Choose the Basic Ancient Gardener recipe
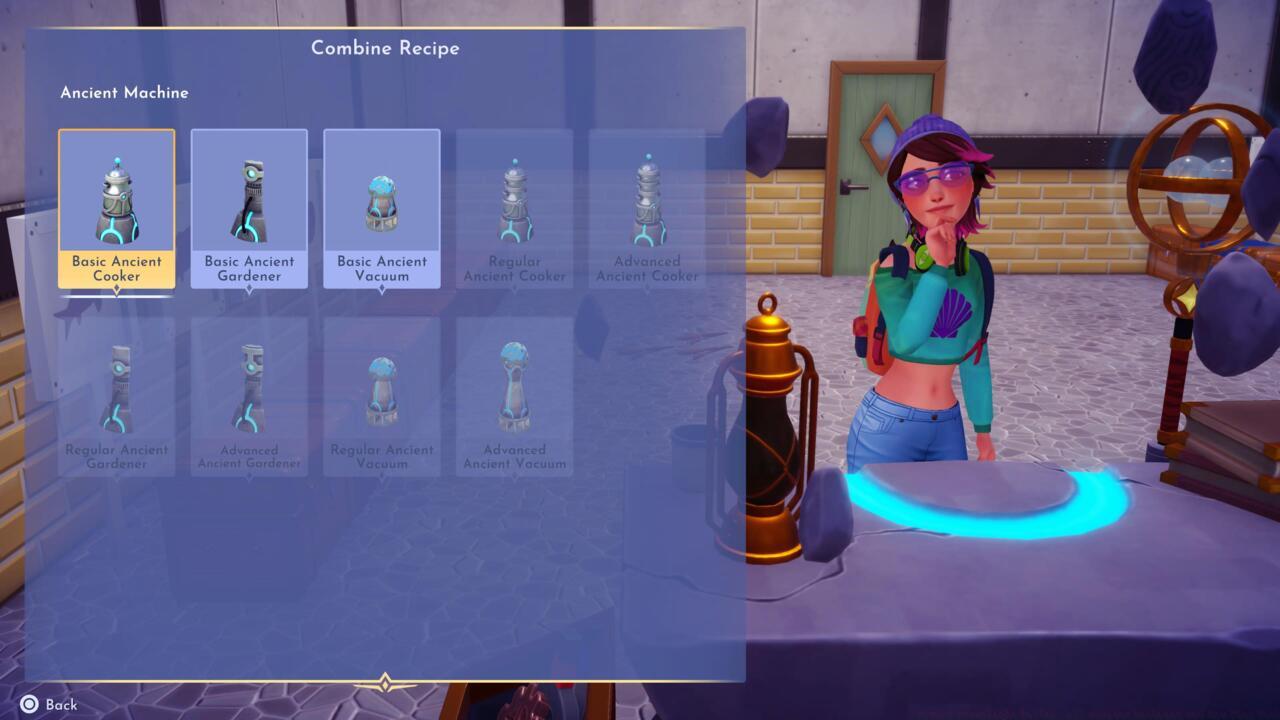1280x720 pixels. (x=249, y=208)
